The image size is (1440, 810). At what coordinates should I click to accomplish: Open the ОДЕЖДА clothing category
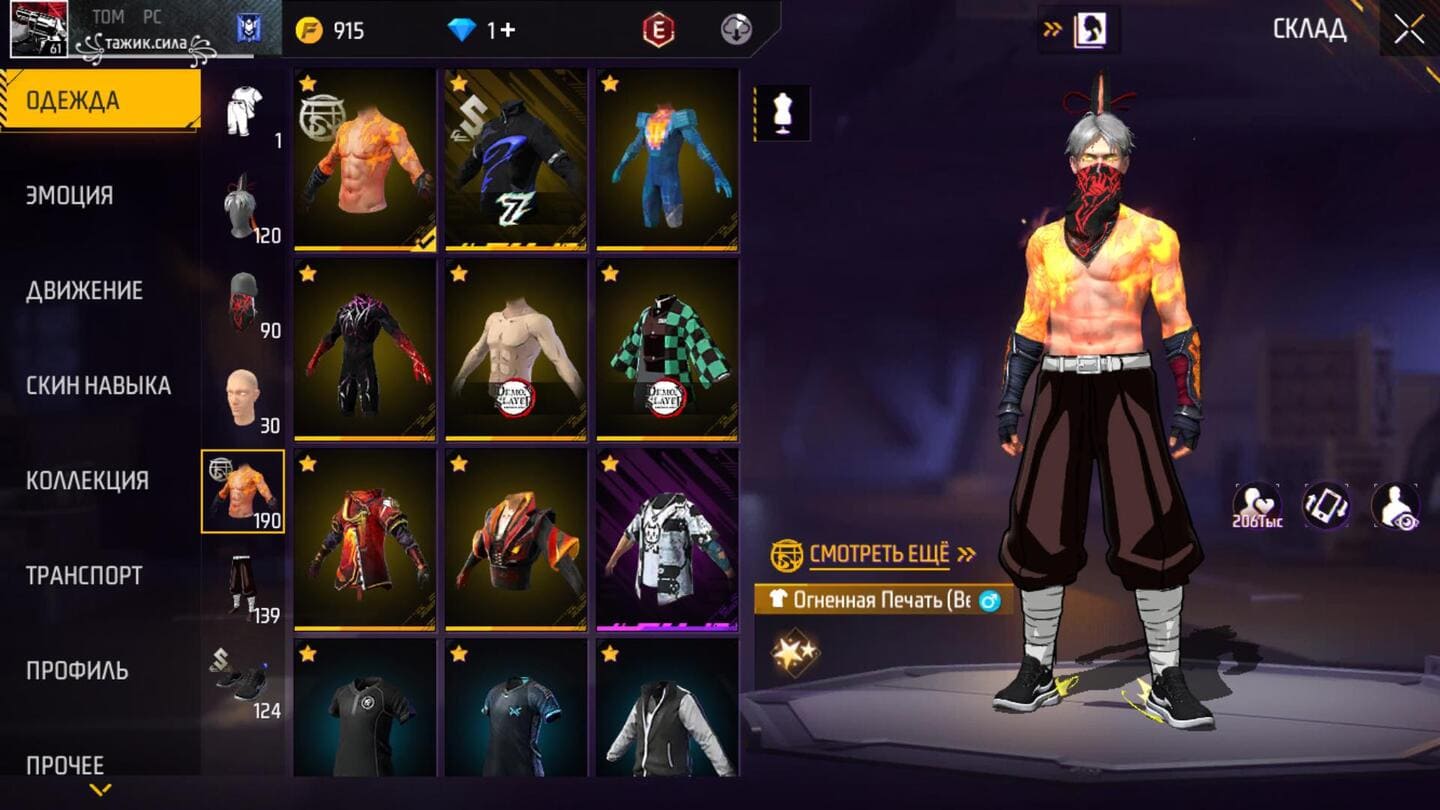(100, 100)
